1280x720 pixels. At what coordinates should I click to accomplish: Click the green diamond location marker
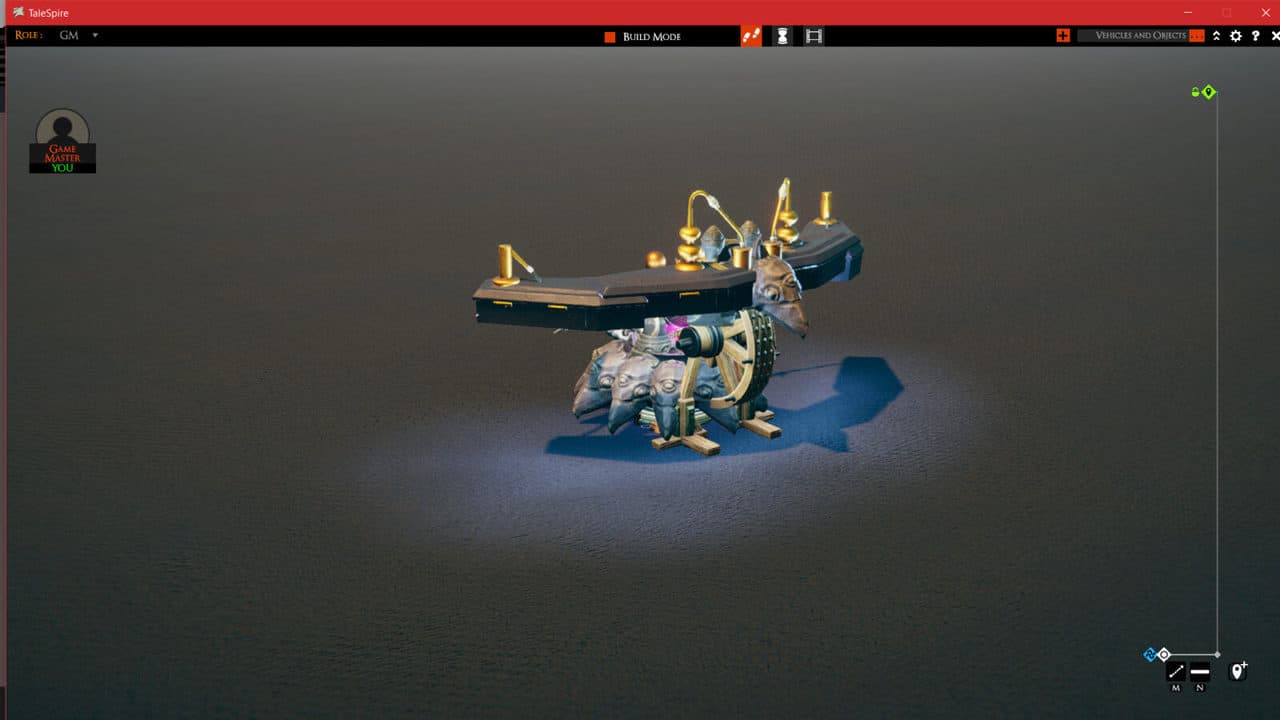click(x=1209, y=92)
